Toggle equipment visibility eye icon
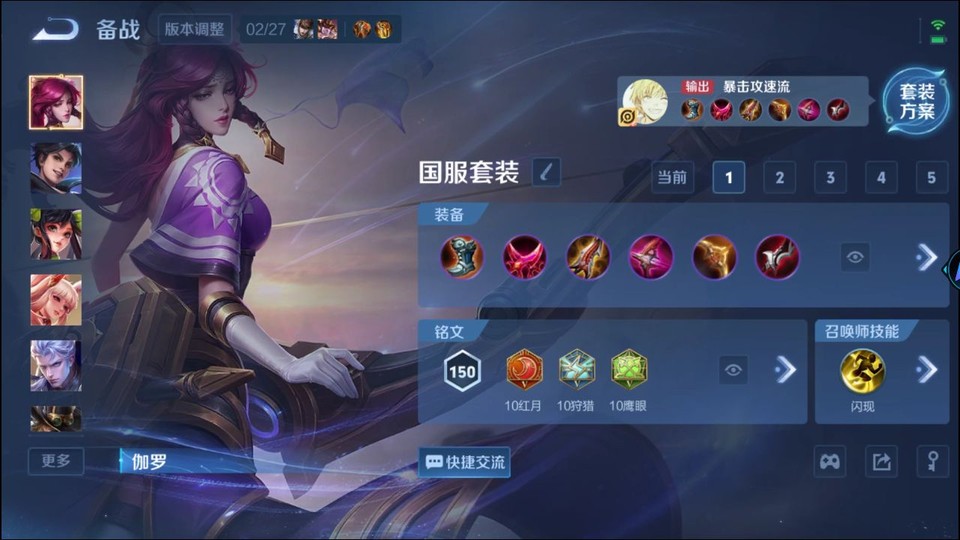 (x=855, y=257)
